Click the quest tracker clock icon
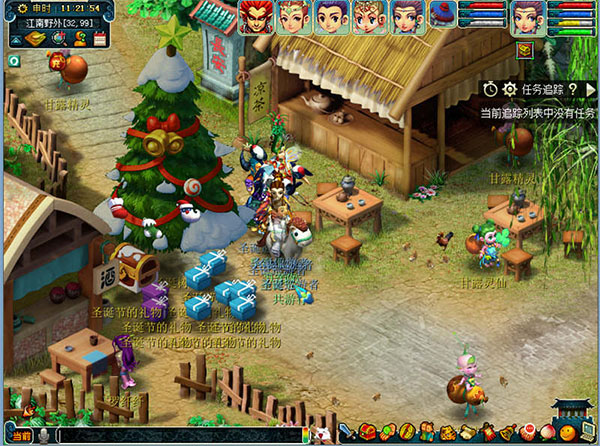Image resolution: width=600 pixels, height=446 pixels. click(x=491, y=90)
